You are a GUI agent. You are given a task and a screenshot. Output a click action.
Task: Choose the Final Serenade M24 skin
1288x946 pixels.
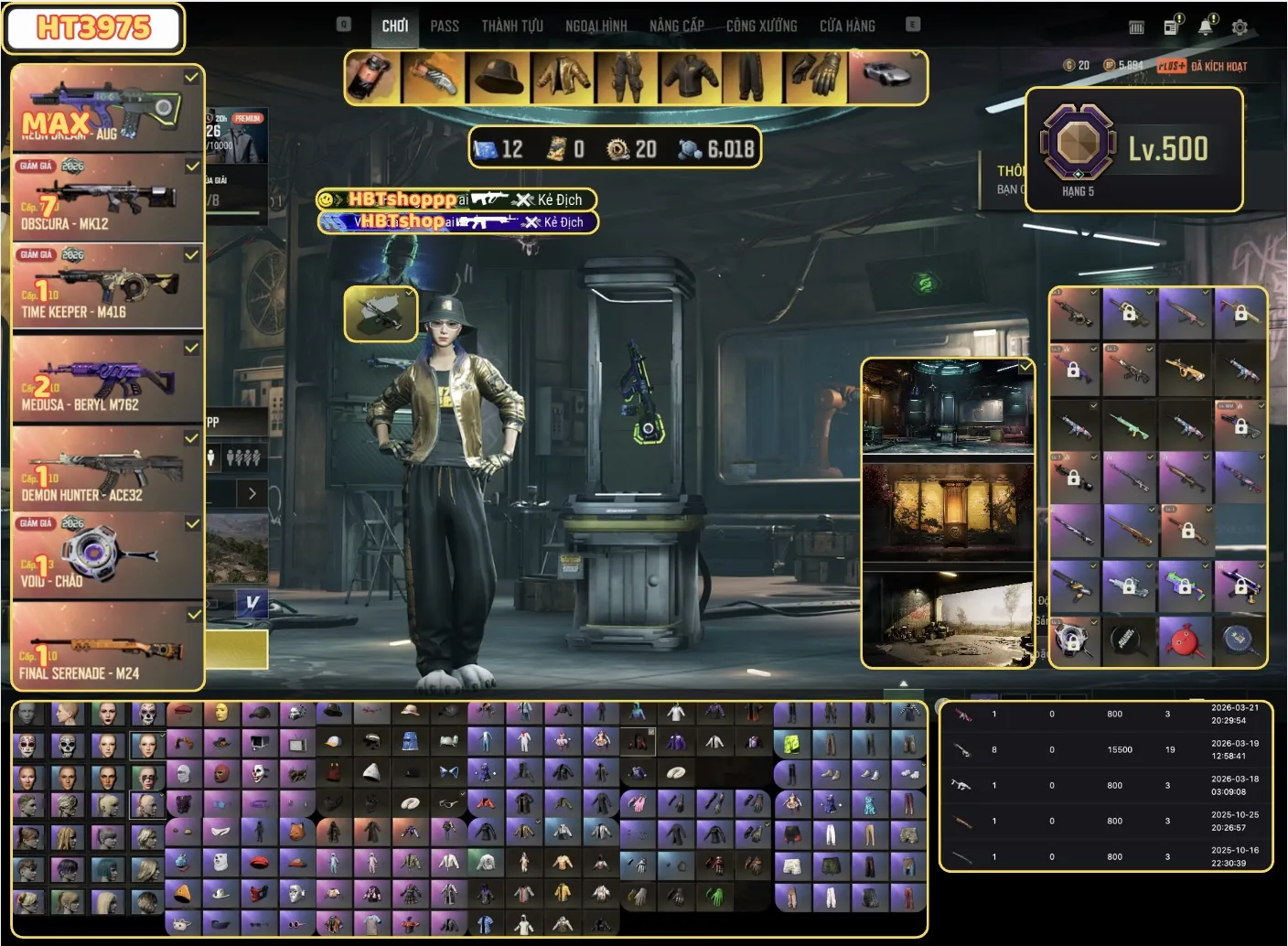[x=106, y=645]
